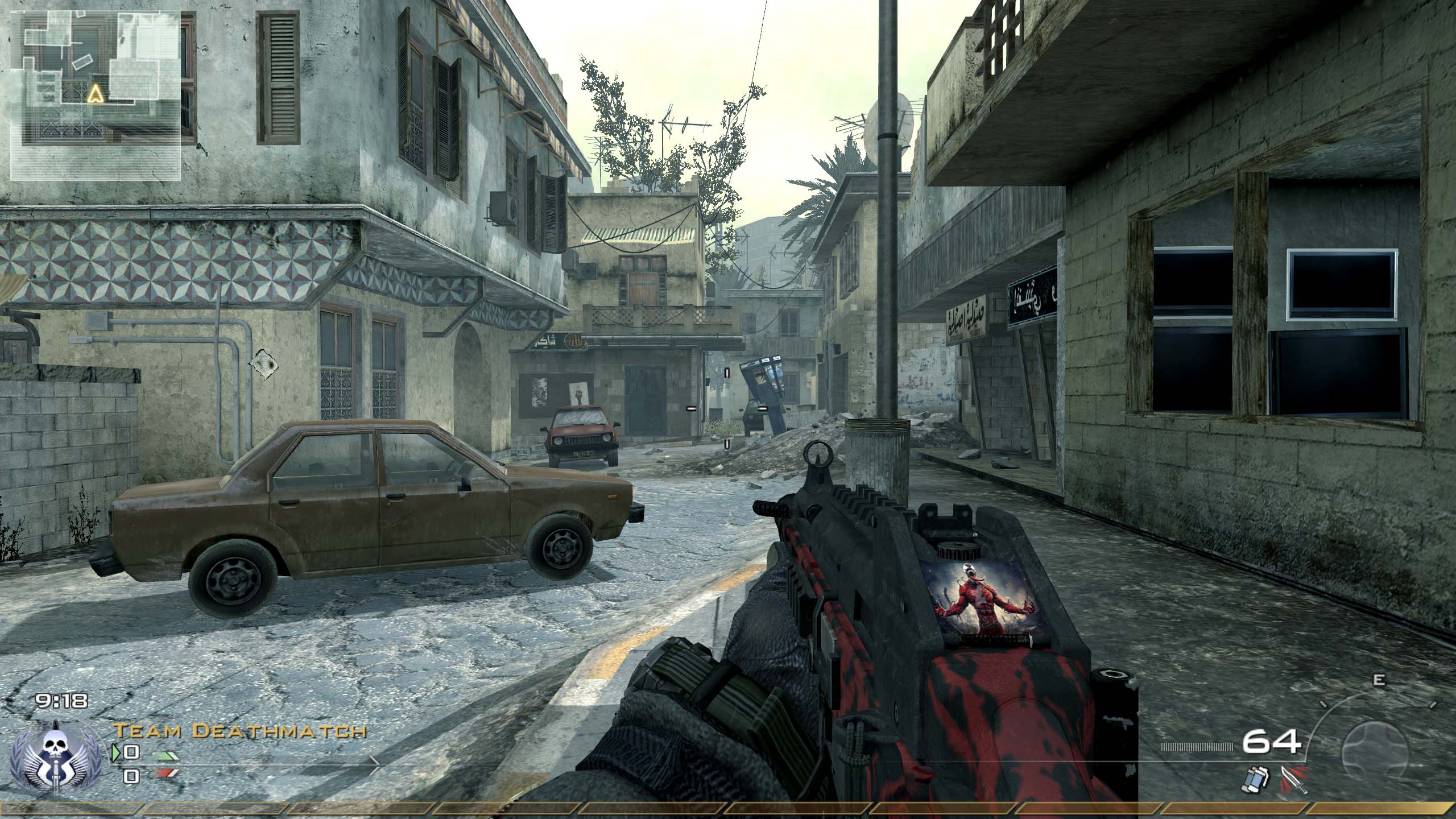Screen dimensions: 1456x819
Task: Click the red enemy score arrow
Action: click(x=165, y=772)
